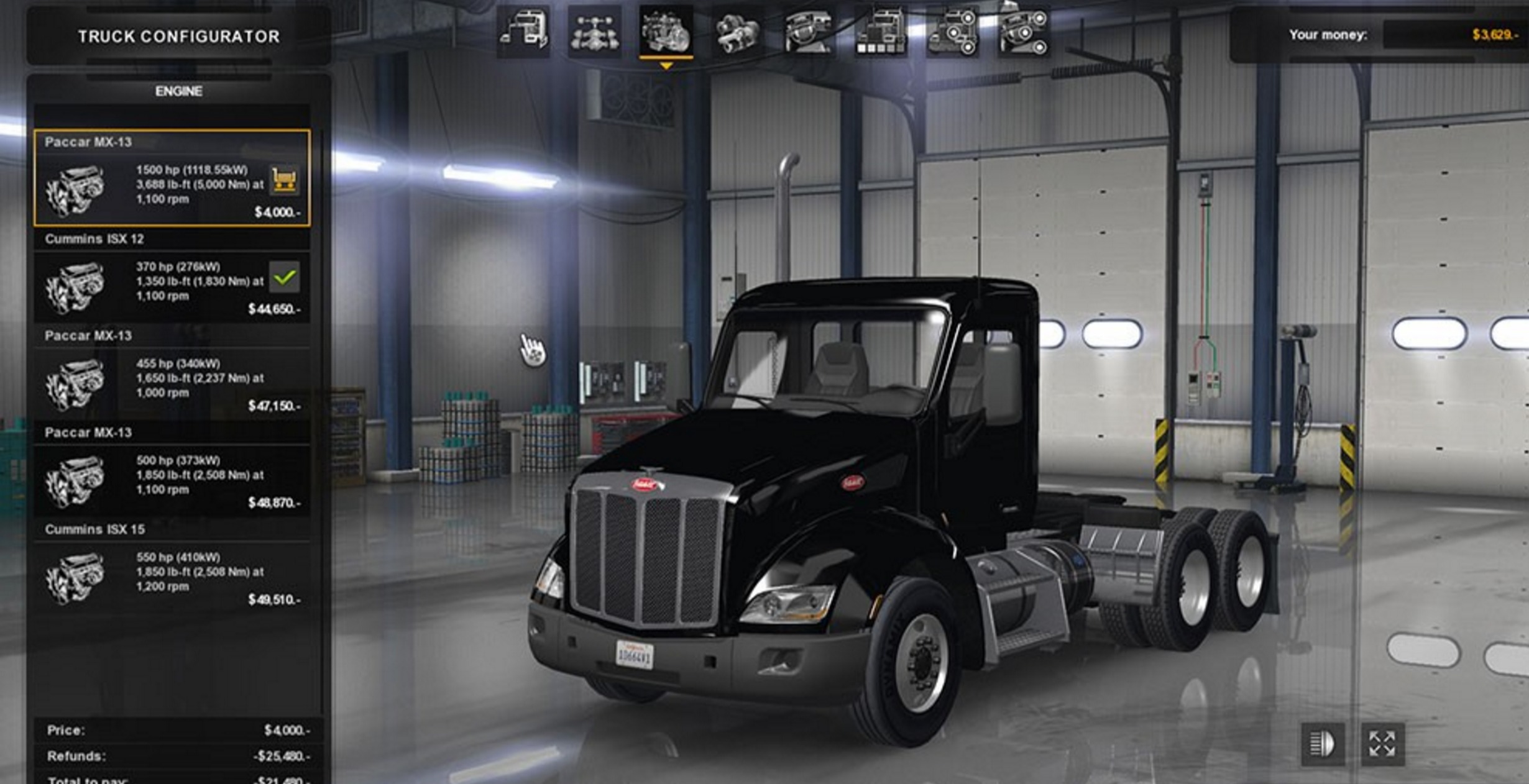Open the truck paint job tab
This screenshot has width=1529, height=784.
[880, 32]
